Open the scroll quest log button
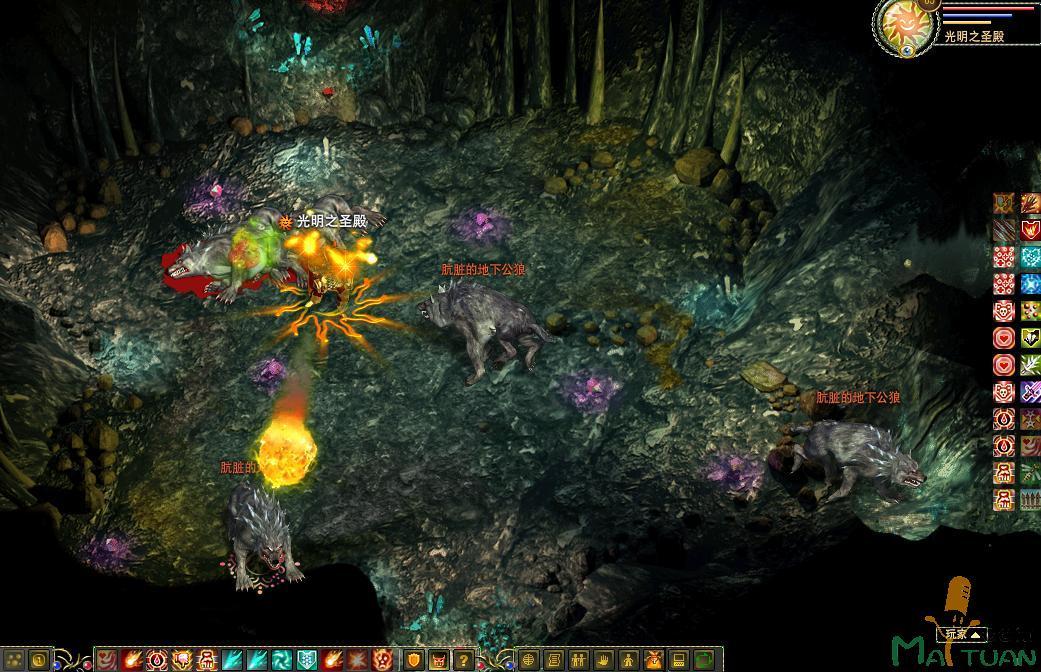Image resolution: width=1041 pixels, height=672 pixels. (554, 660)
